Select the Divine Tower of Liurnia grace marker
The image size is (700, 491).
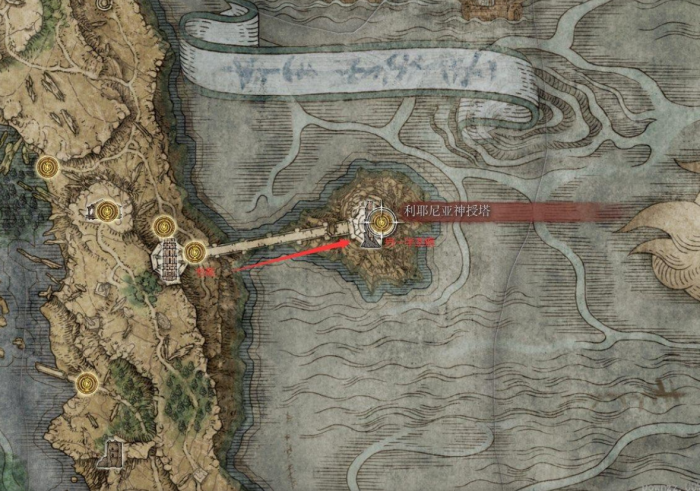[x=381, y=221]
